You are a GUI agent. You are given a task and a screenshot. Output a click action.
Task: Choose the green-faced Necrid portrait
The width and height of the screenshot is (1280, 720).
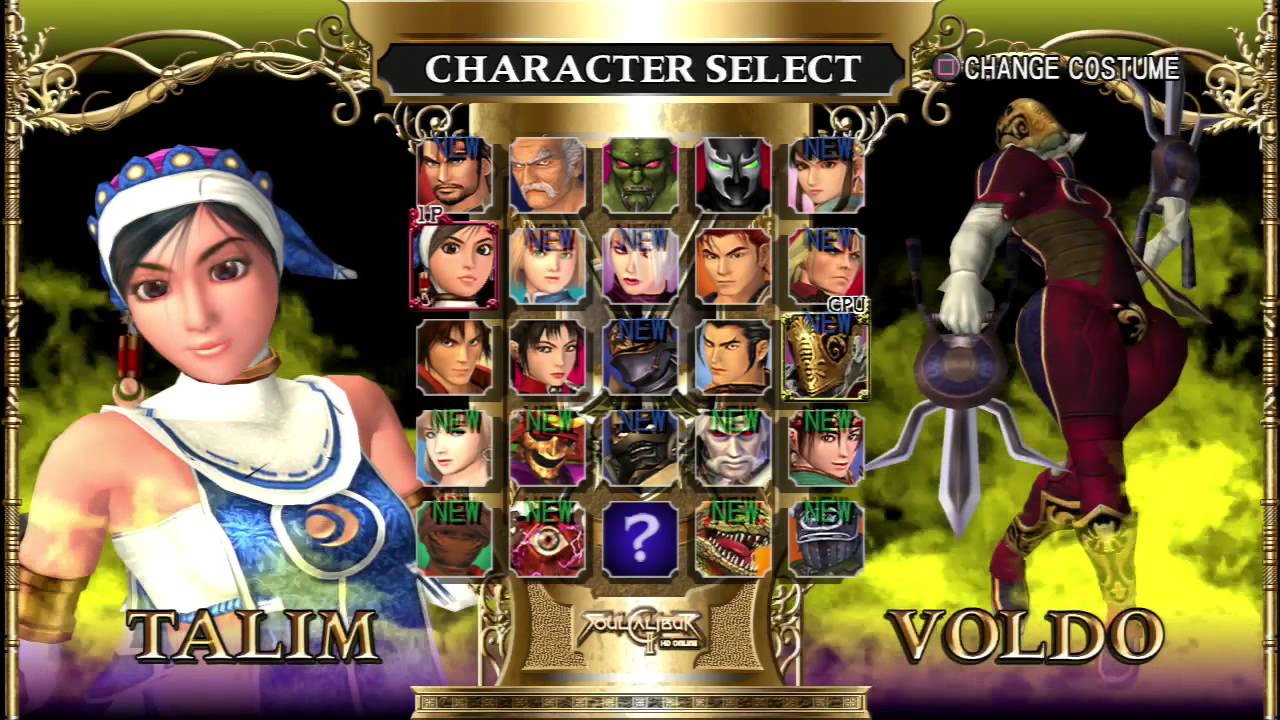640,176
